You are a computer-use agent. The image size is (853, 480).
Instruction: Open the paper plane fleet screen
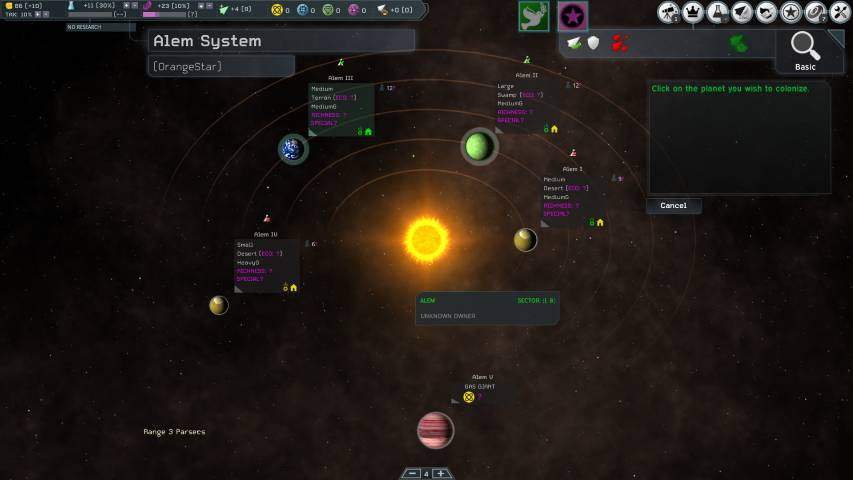pyautogui.click(x=742, y=13)
